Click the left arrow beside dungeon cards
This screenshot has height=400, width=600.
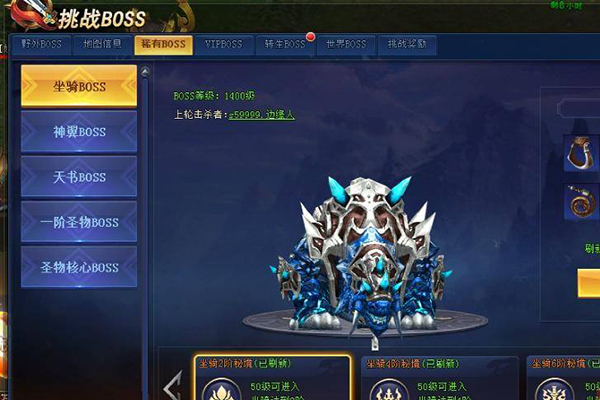(x=172, y=384)
